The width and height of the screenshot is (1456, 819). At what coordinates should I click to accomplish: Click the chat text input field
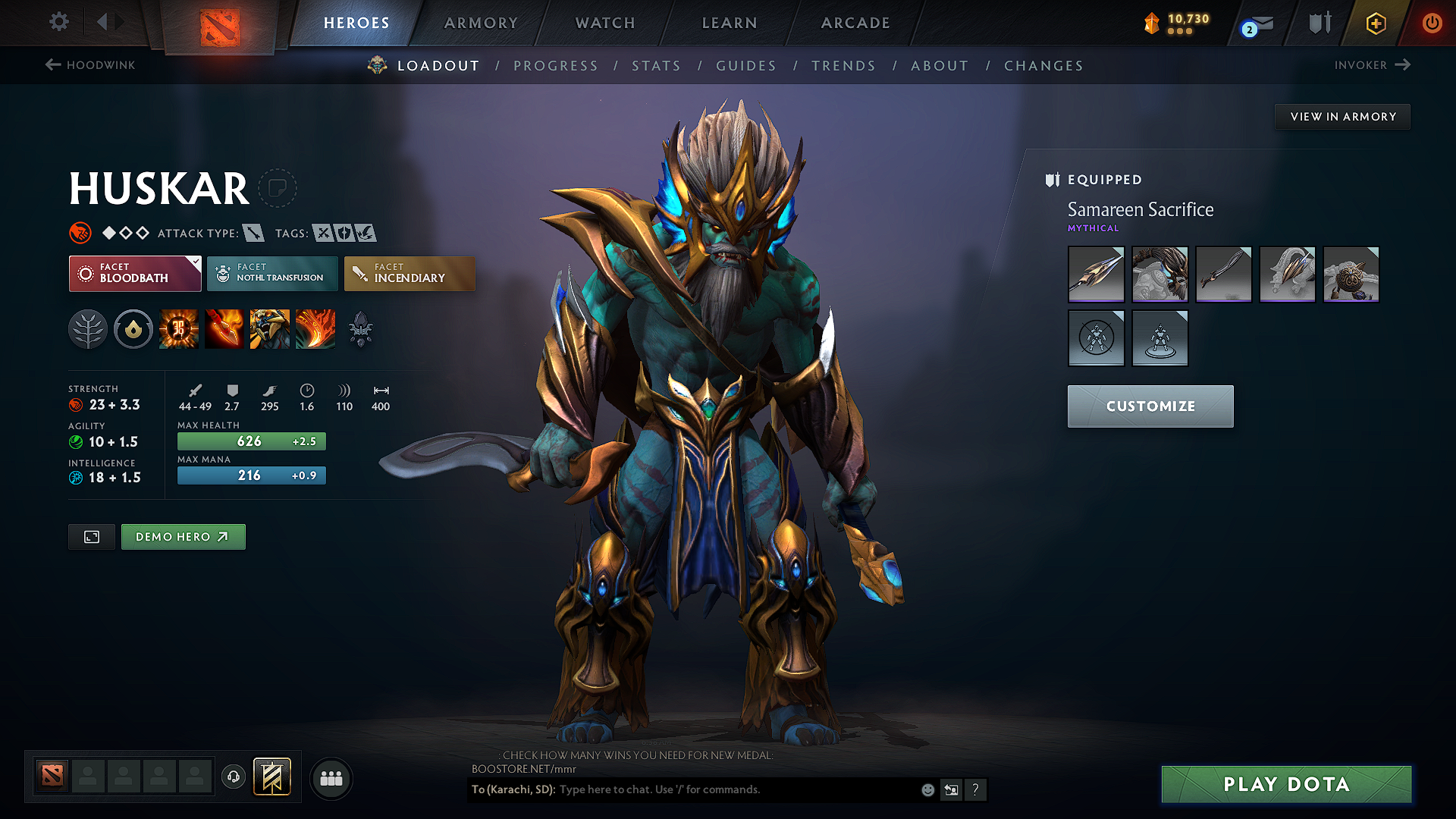coord(736,789)
